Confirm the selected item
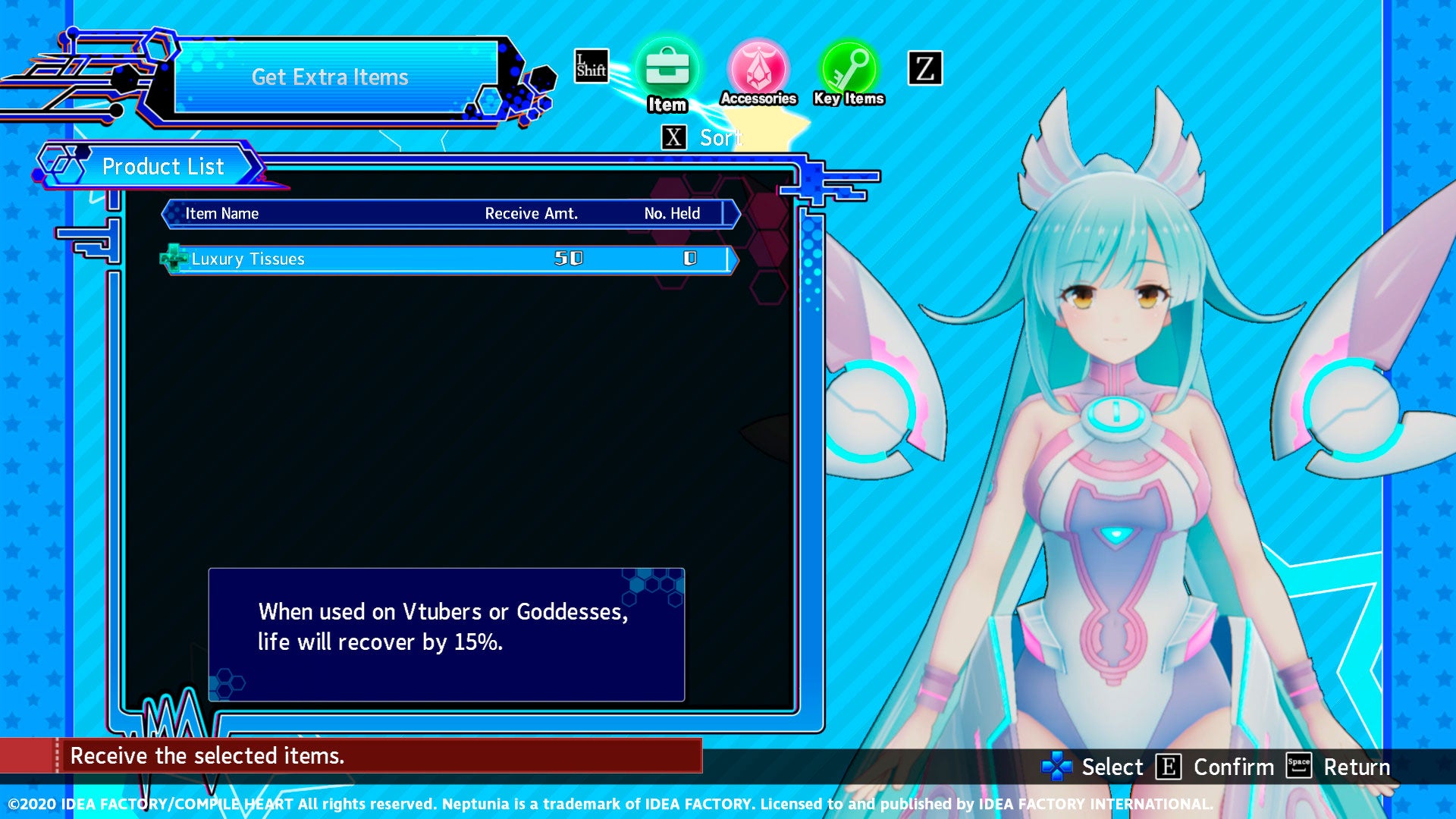Screen dimensions: 1456x819 pos(1214,767)
